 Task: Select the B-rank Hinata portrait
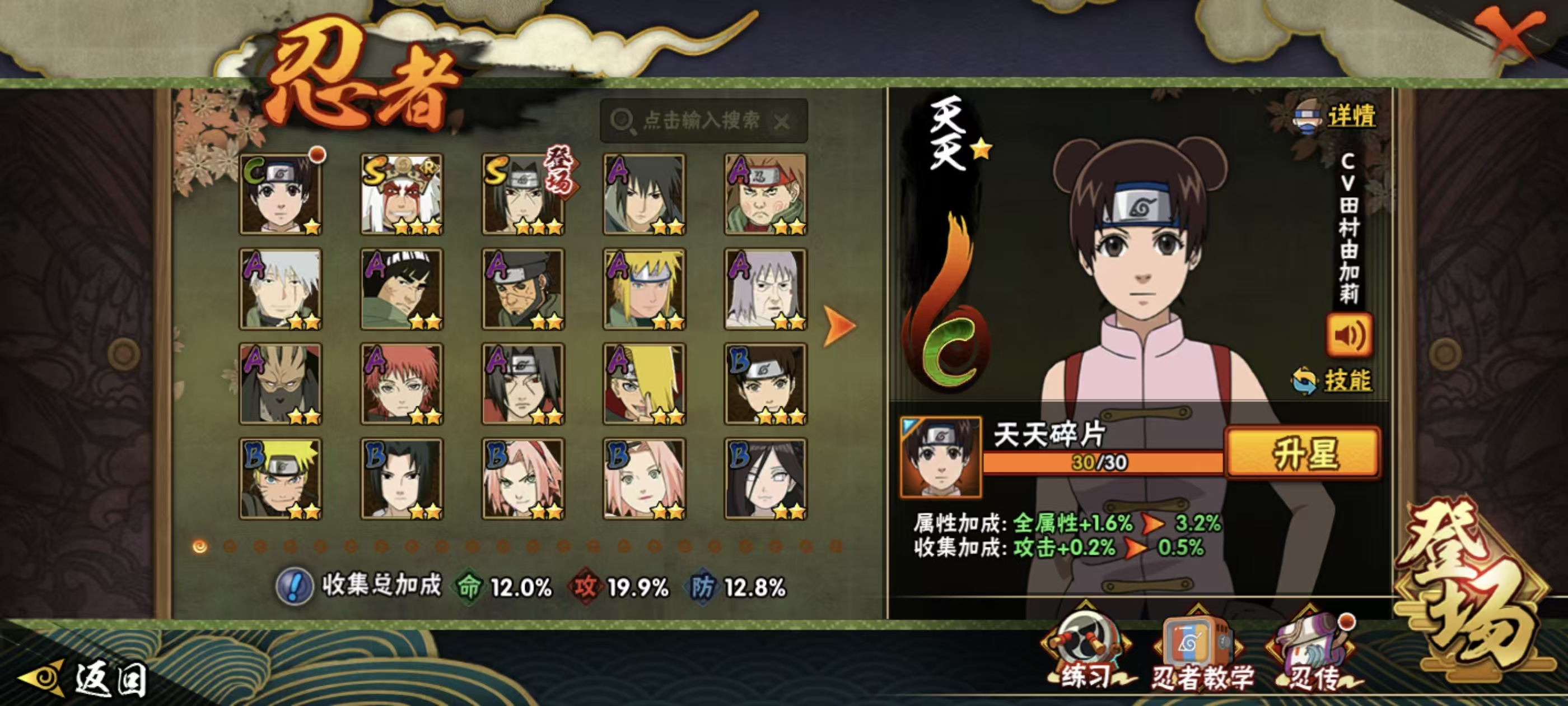coord(765,479)
